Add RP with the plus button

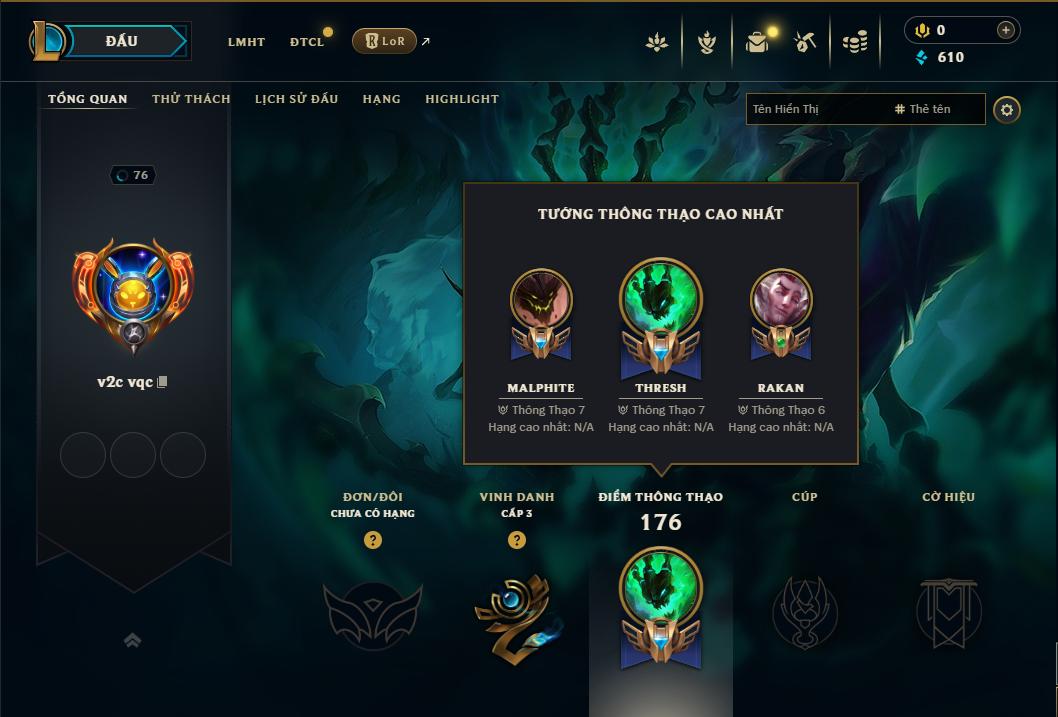[x=1006, y=31]
